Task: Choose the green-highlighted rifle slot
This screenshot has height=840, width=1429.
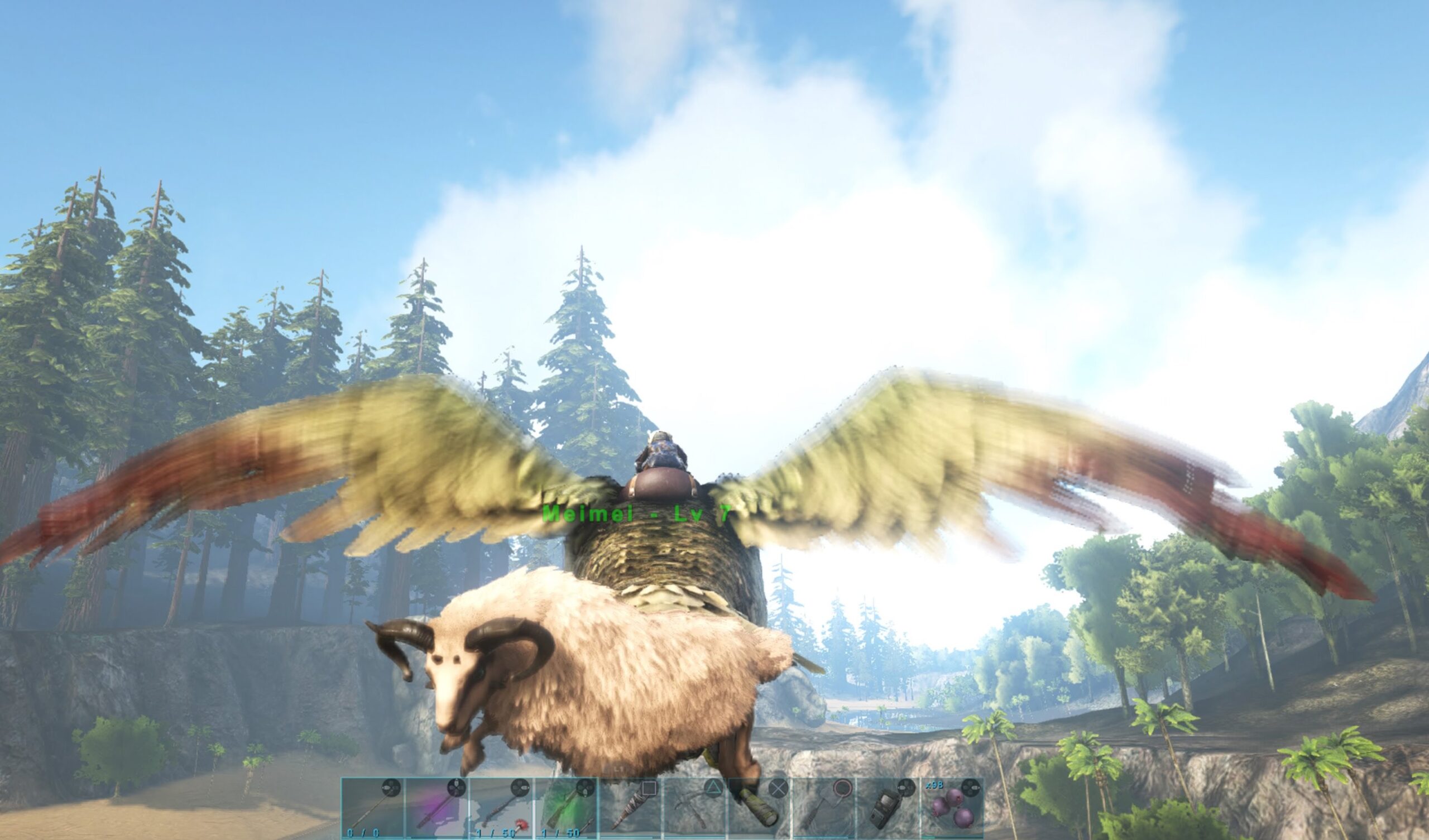Action: (567, 808)
